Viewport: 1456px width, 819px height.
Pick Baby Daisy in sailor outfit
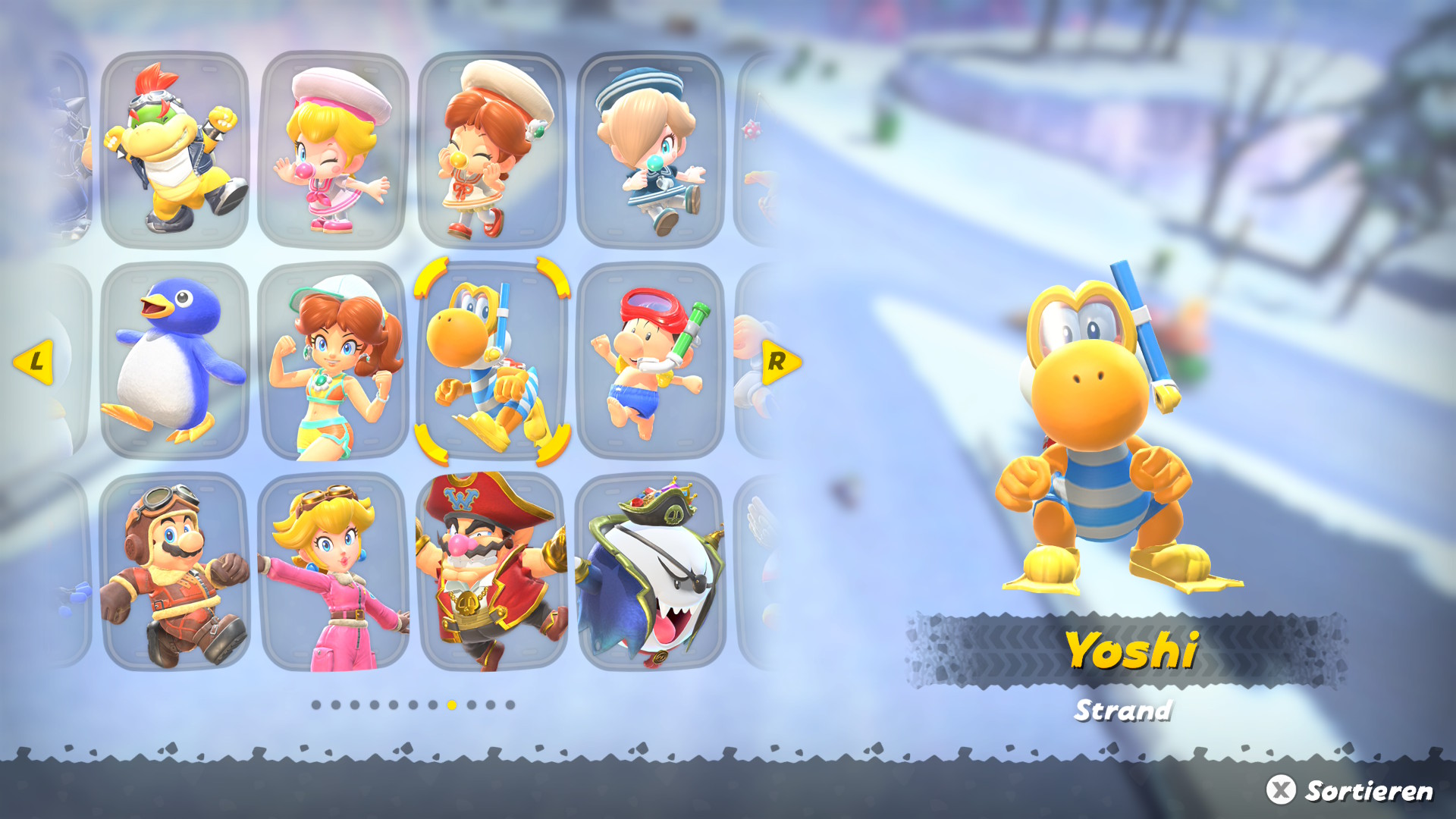point(491,149)
